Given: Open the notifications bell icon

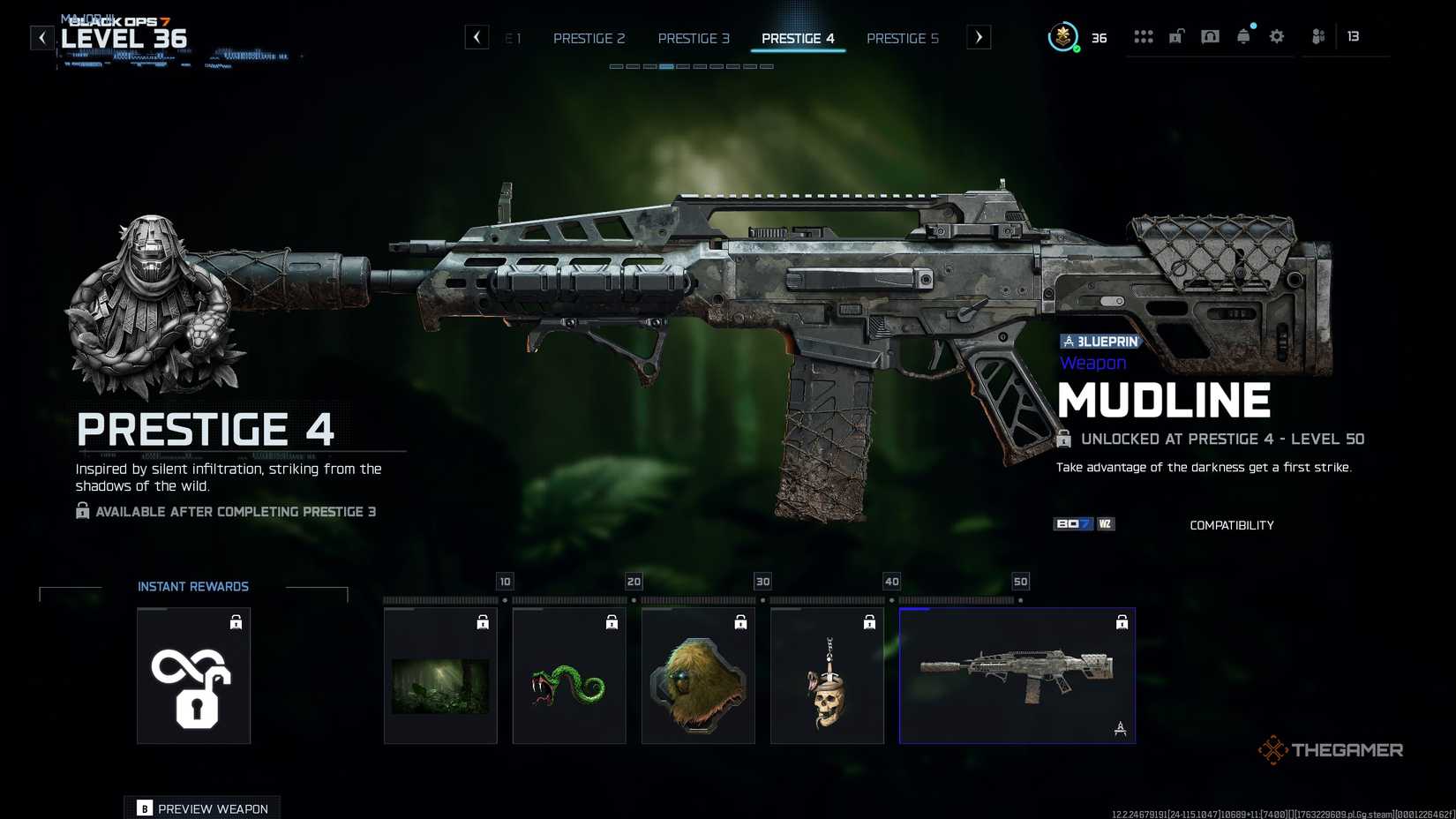Looking at the screenshot, I should pyautogui.click(x=1244, y=36).
